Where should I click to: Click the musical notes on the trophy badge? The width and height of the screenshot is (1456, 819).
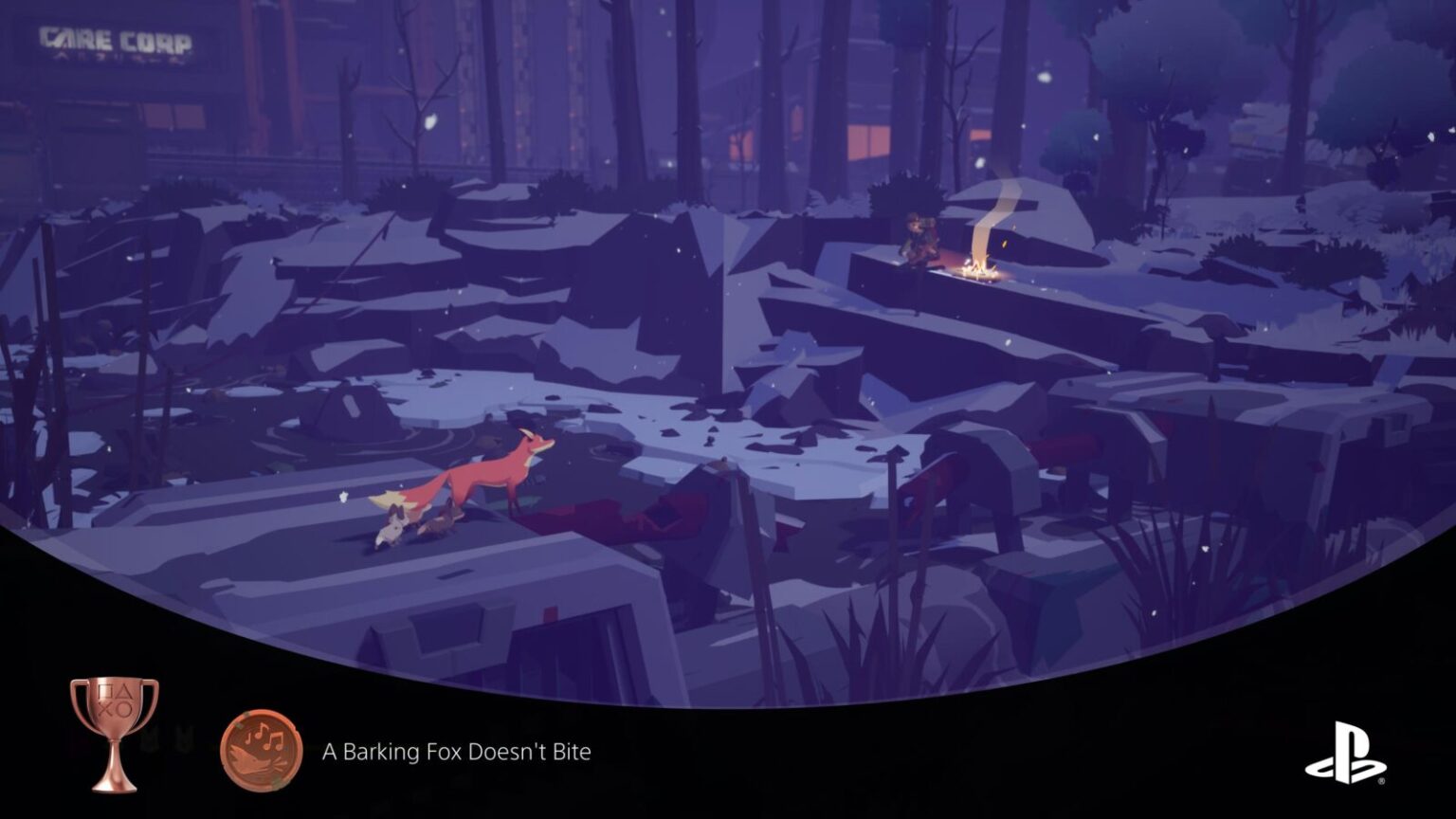267,737
